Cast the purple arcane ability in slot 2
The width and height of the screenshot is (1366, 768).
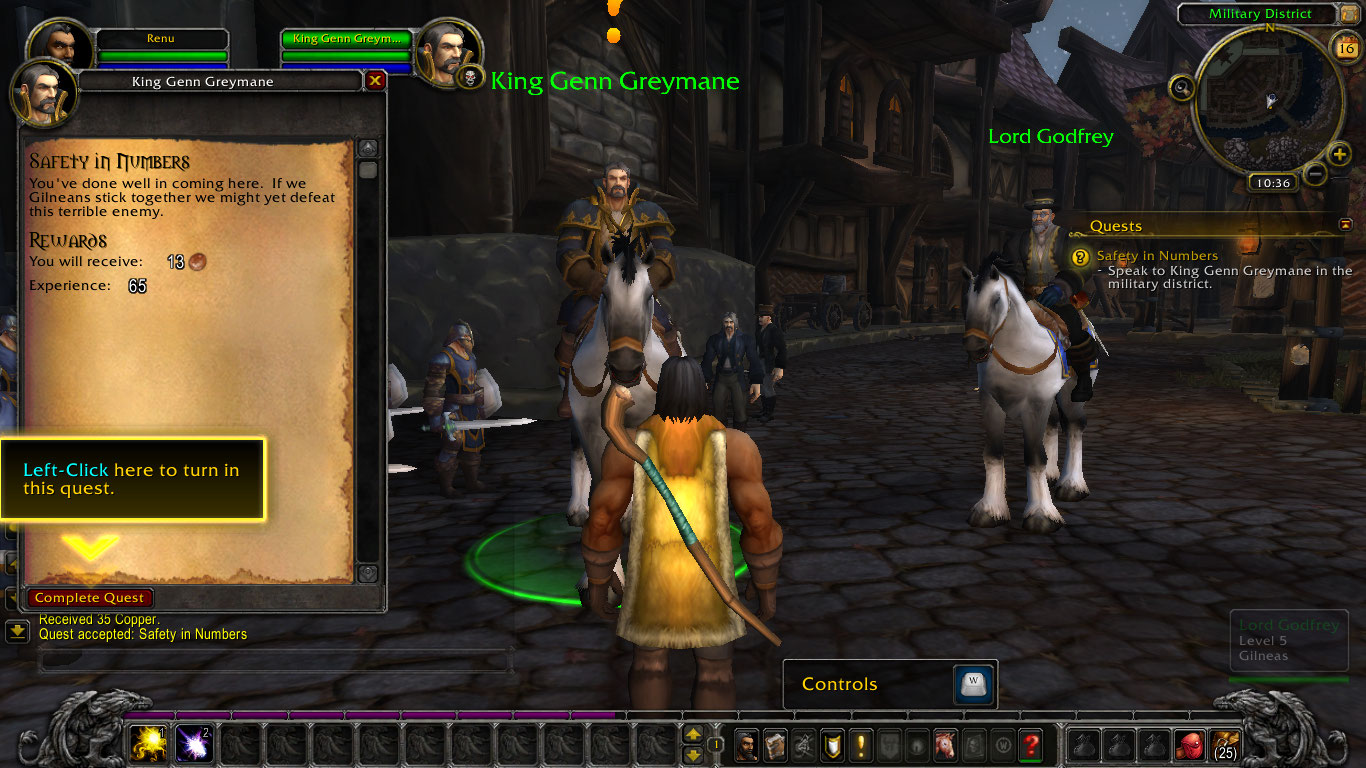coord(194,743)
